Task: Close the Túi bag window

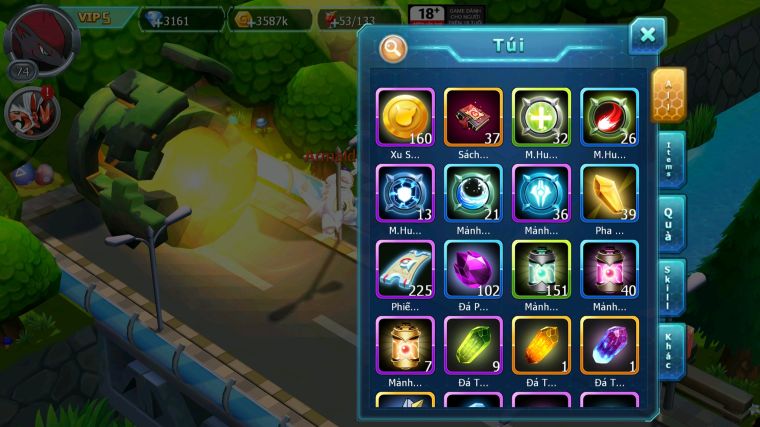Action: pos(647,36)
